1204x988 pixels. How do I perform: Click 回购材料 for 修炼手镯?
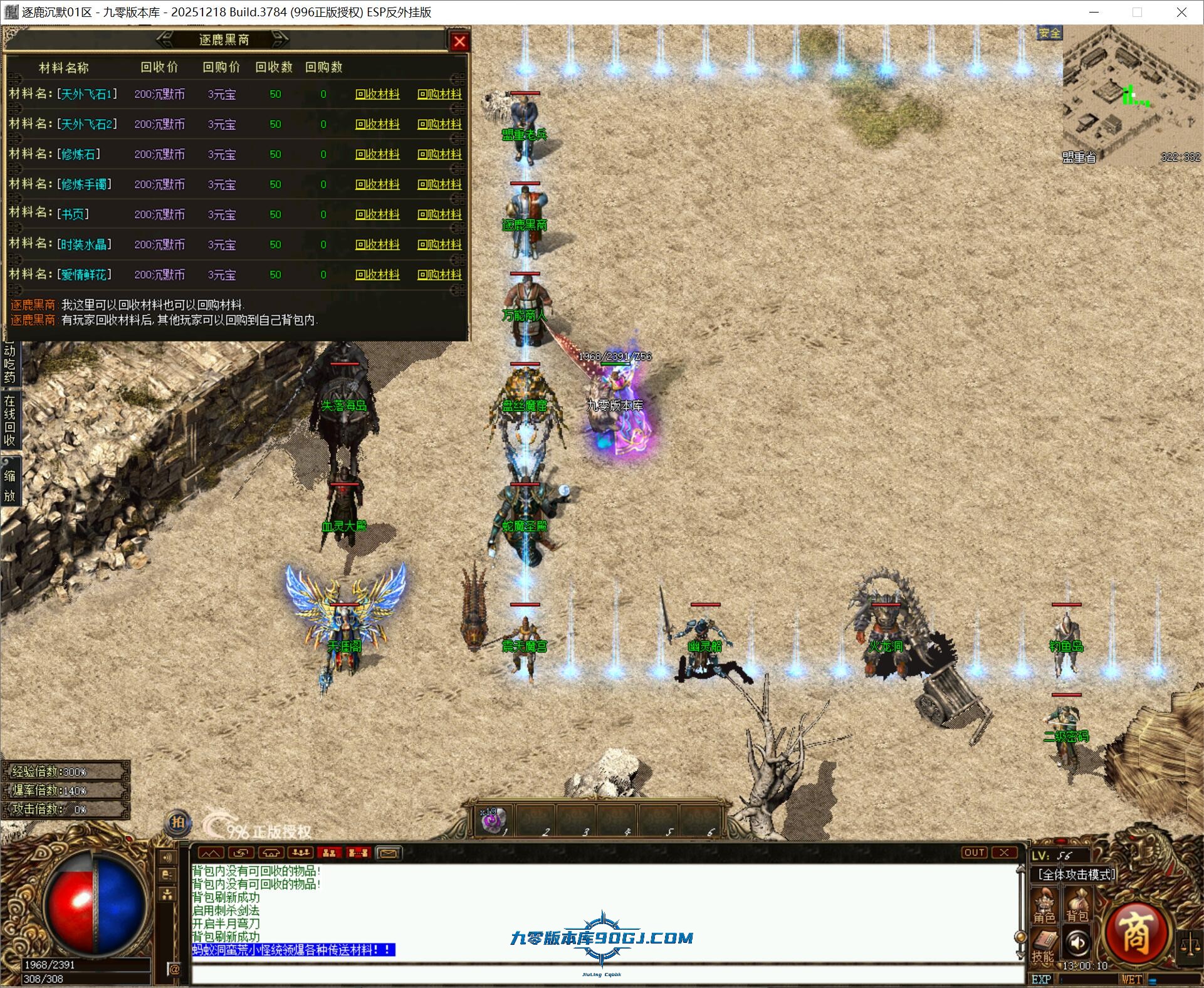(439, 184)
